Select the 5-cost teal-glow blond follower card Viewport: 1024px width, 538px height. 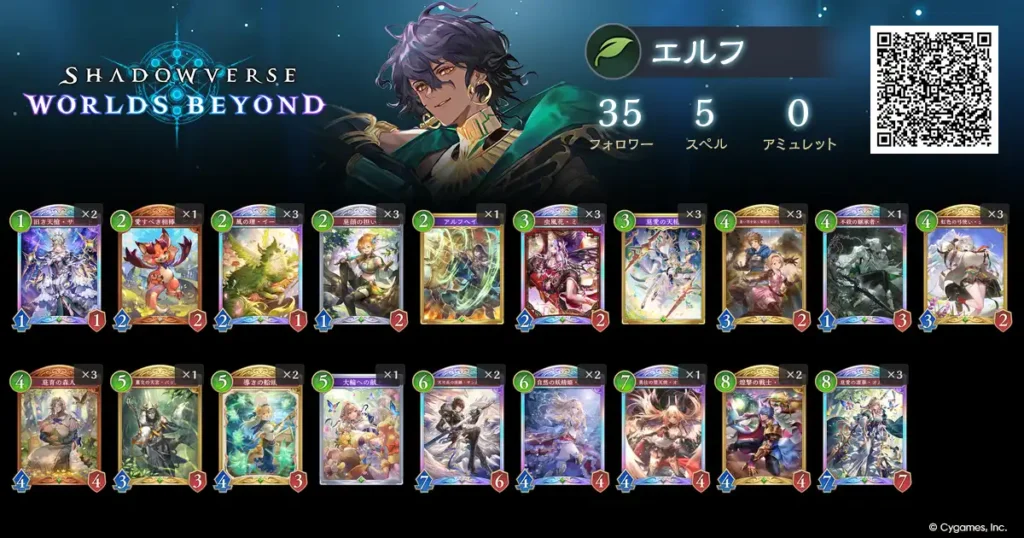coord(260,428)
